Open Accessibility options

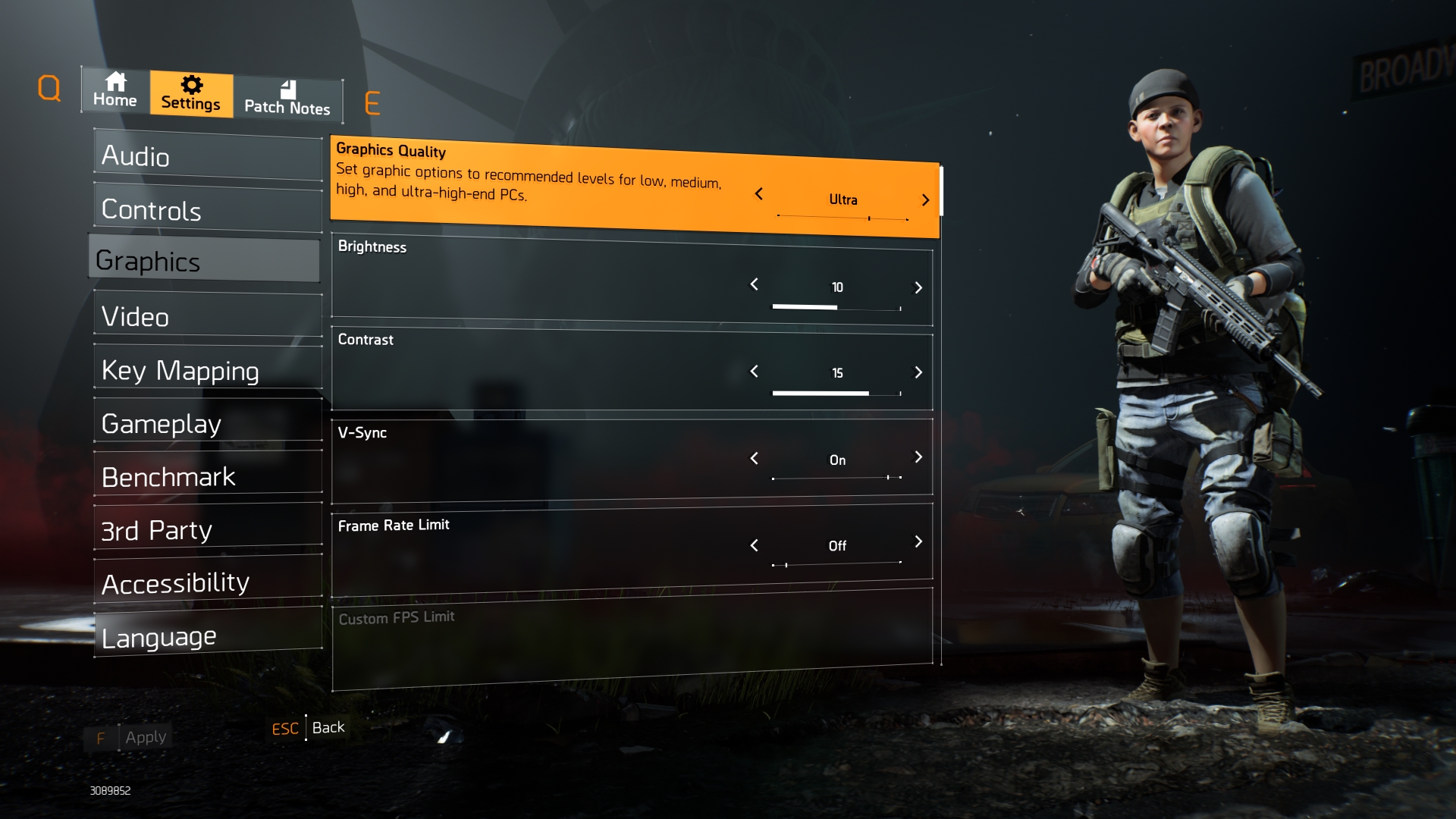click(x=208, y=582)
